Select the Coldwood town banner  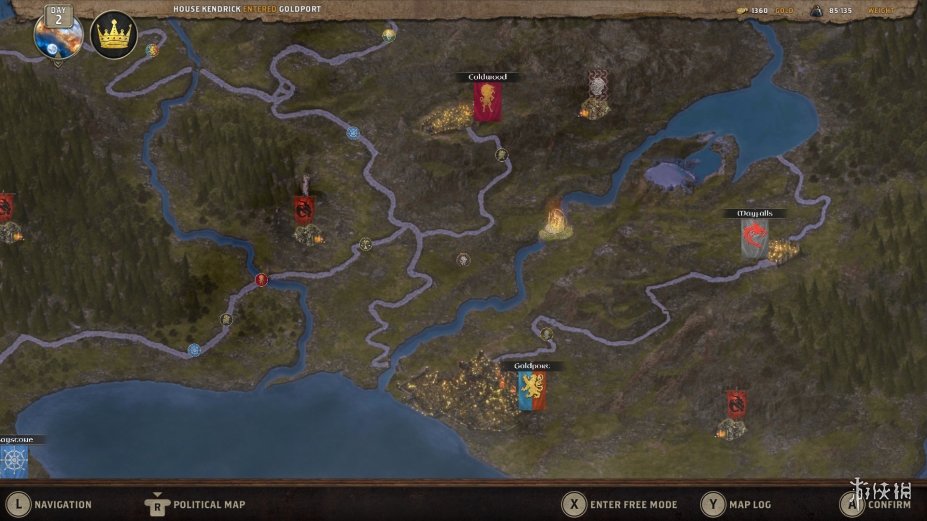point(488,102)
